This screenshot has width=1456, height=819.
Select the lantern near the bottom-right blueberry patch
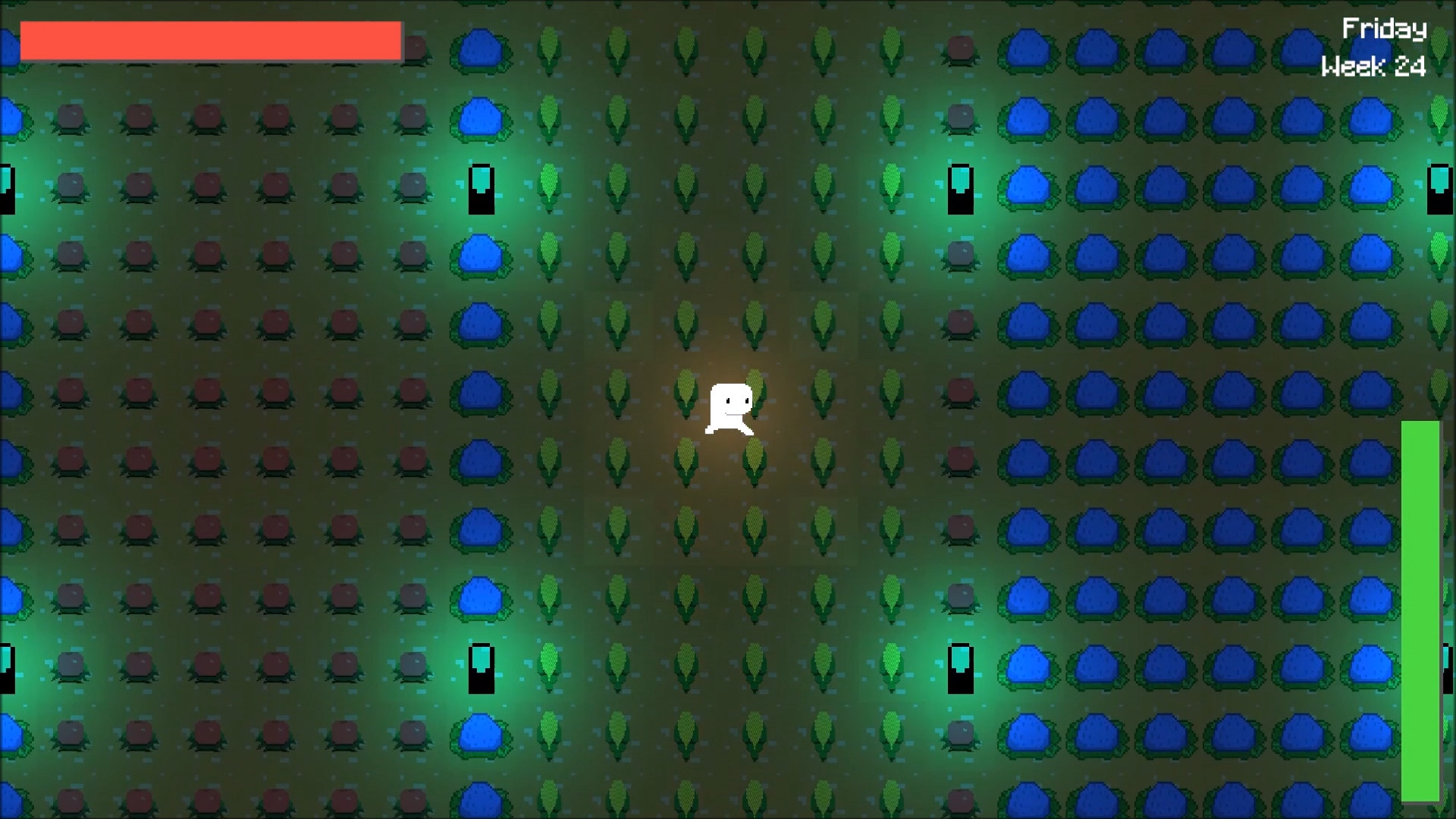click(962, 667)
